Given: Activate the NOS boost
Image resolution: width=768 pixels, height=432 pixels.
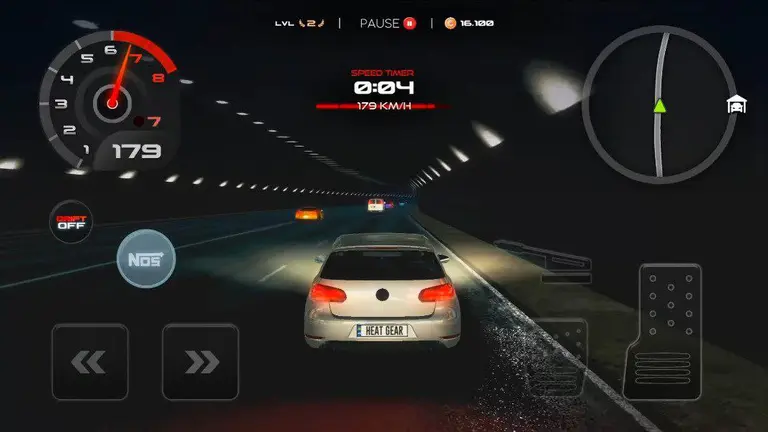Looking at the screenshot, I should click(x=146, y=260).
